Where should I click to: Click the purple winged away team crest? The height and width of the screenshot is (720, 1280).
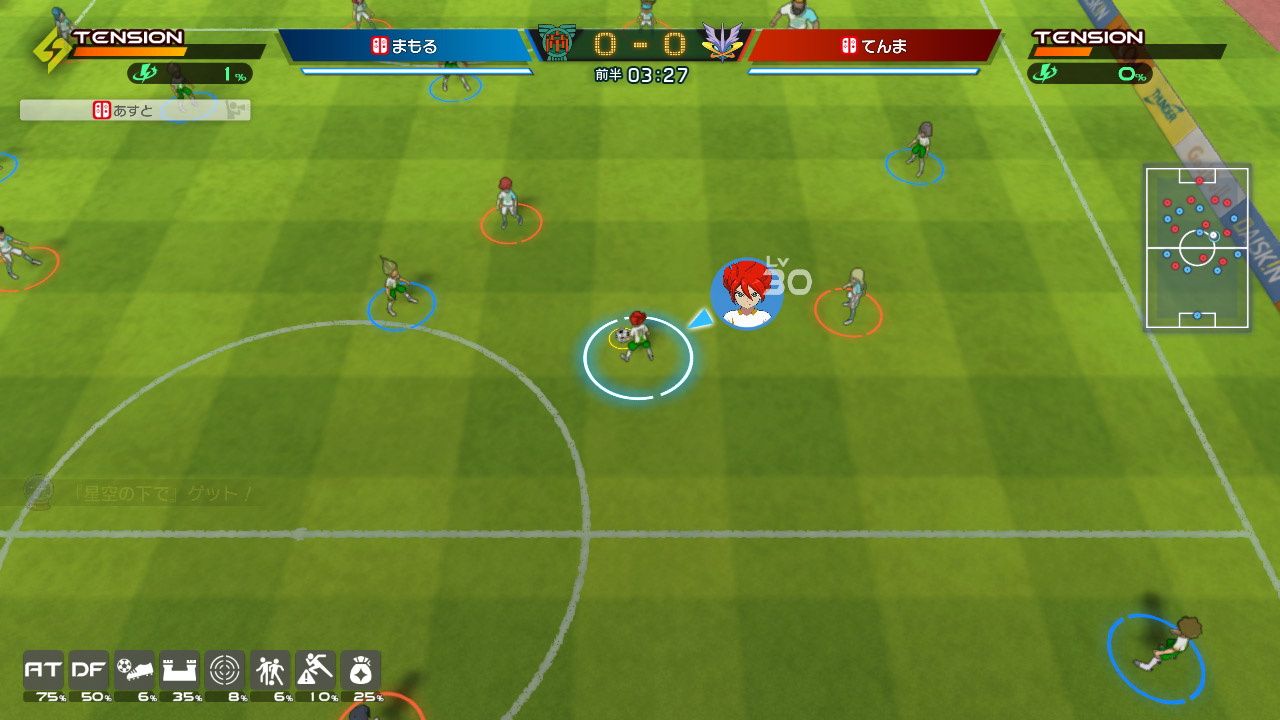tap(721, 43)
